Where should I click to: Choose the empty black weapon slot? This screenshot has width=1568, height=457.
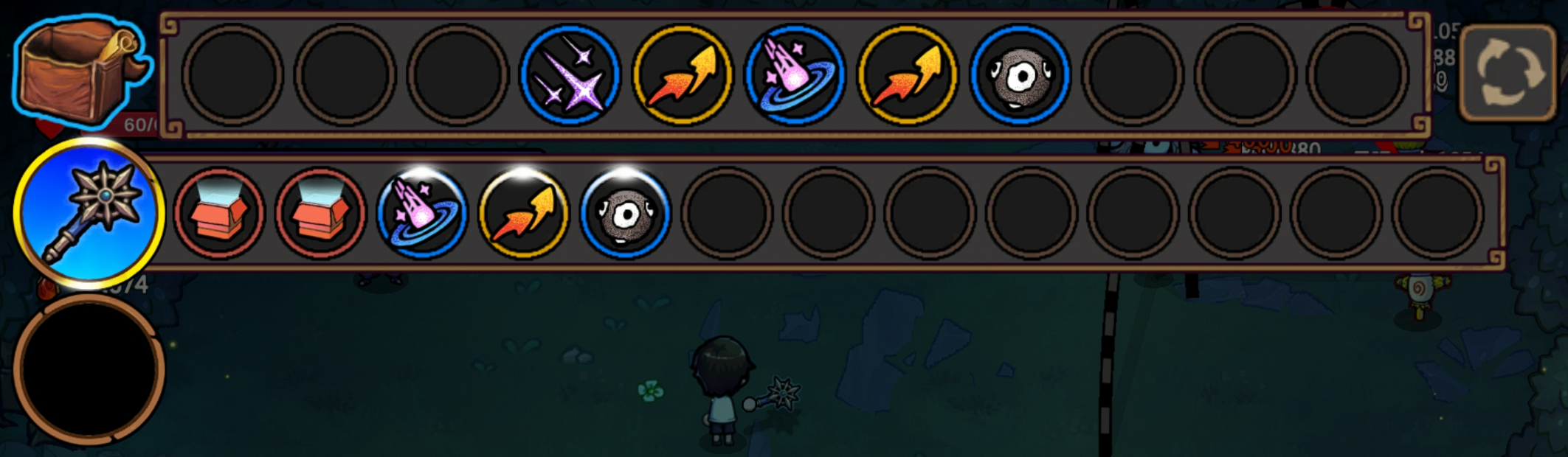coord(89,369)
